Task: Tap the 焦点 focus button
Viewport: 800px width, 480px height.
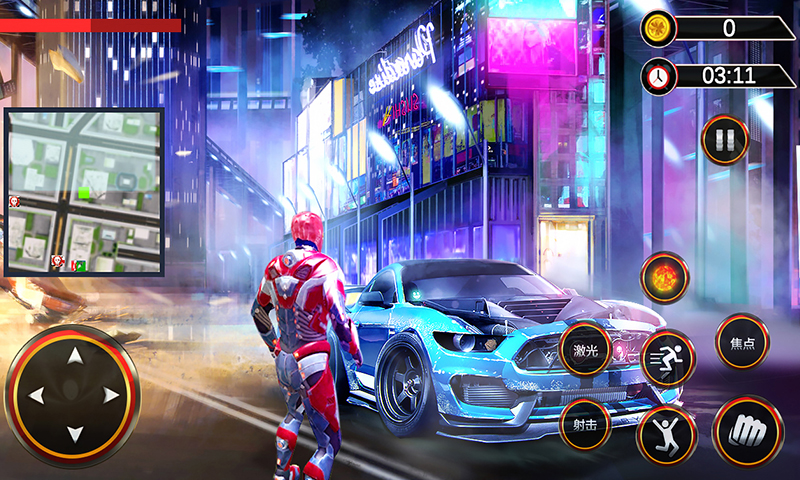Action: [x=742, y=341]
